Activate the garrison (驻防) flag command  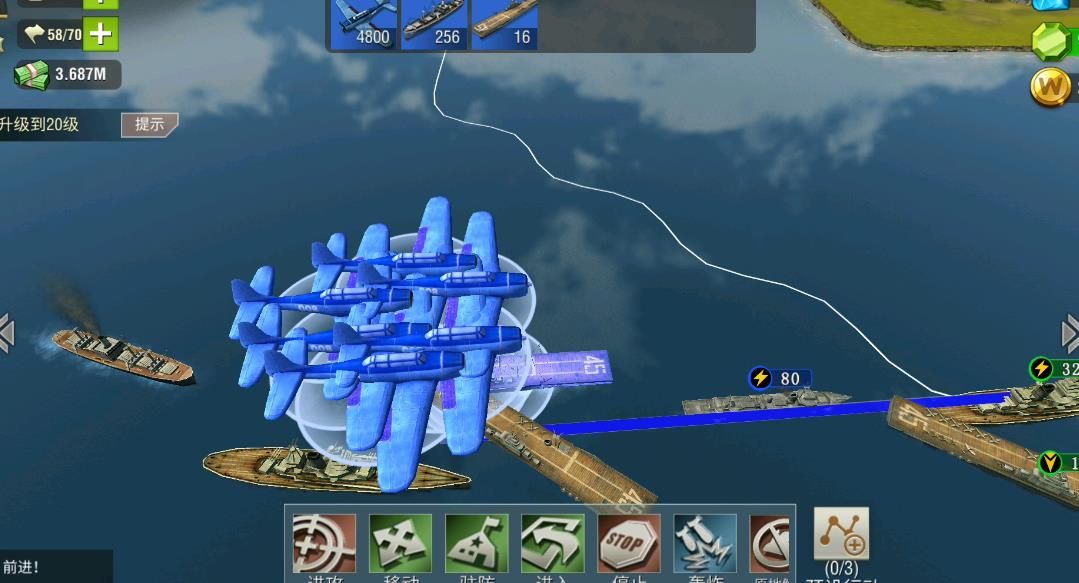(476, 544)
